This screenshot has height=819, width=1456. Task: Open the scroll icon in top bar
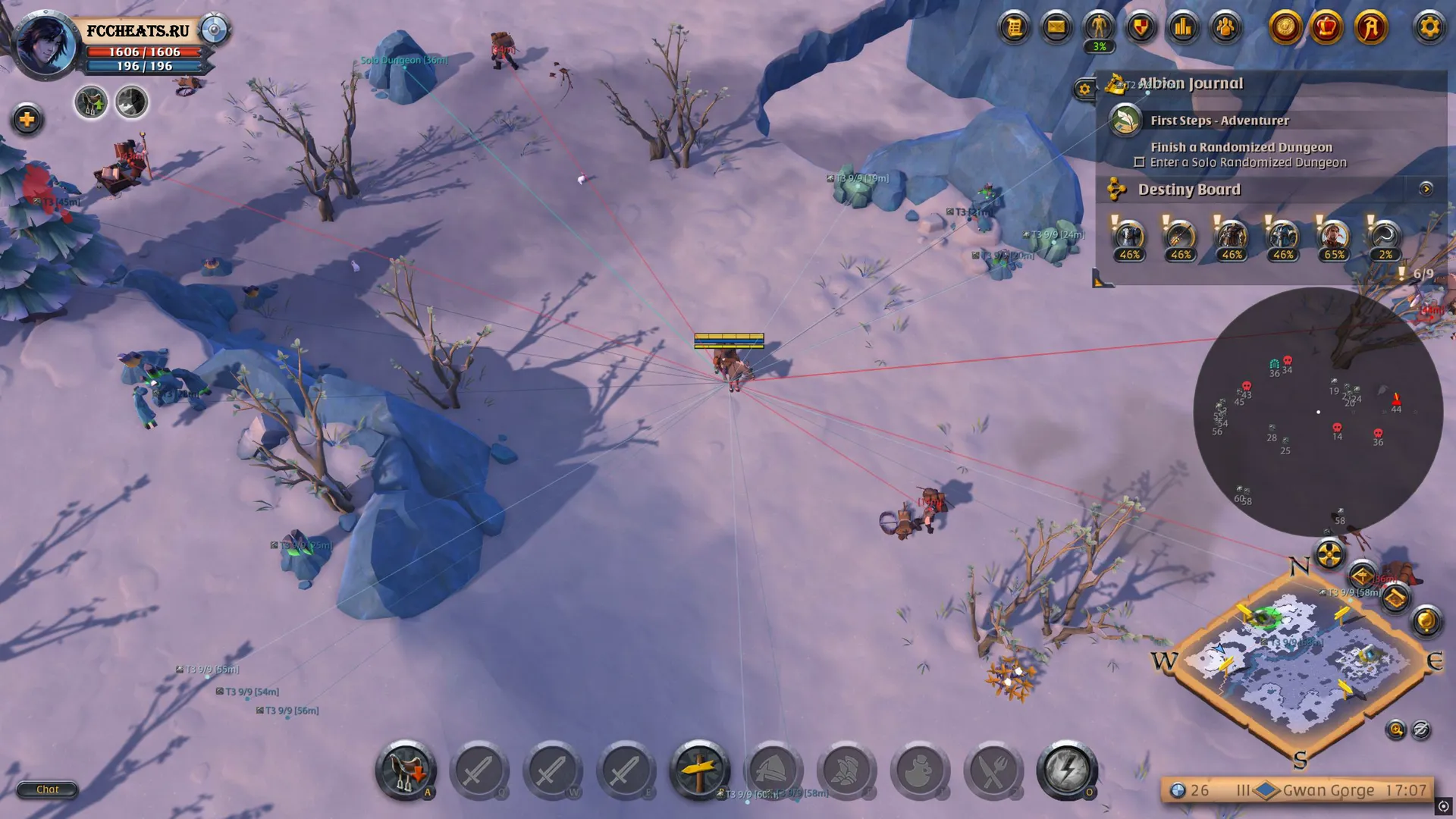point(1014,28)
